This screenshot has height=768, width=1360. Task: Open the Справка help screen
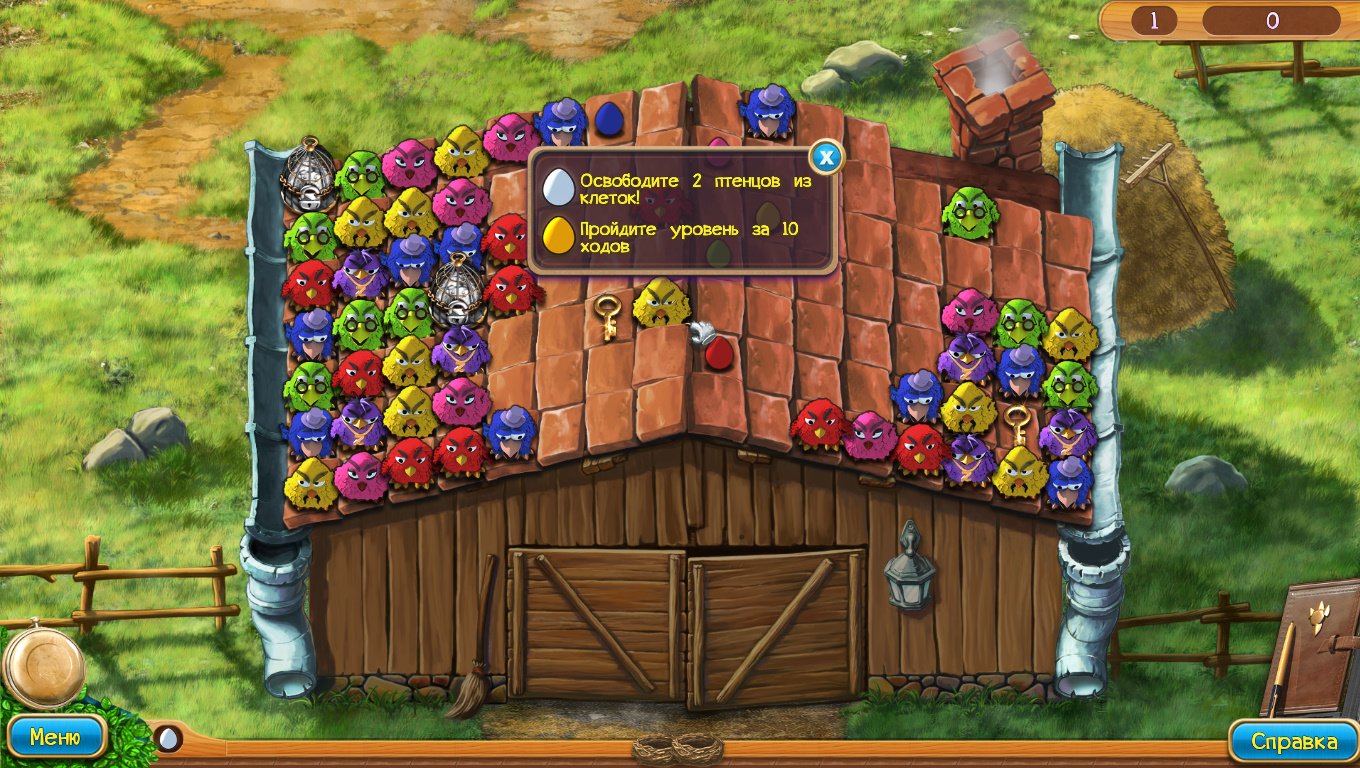(1294, 741)
